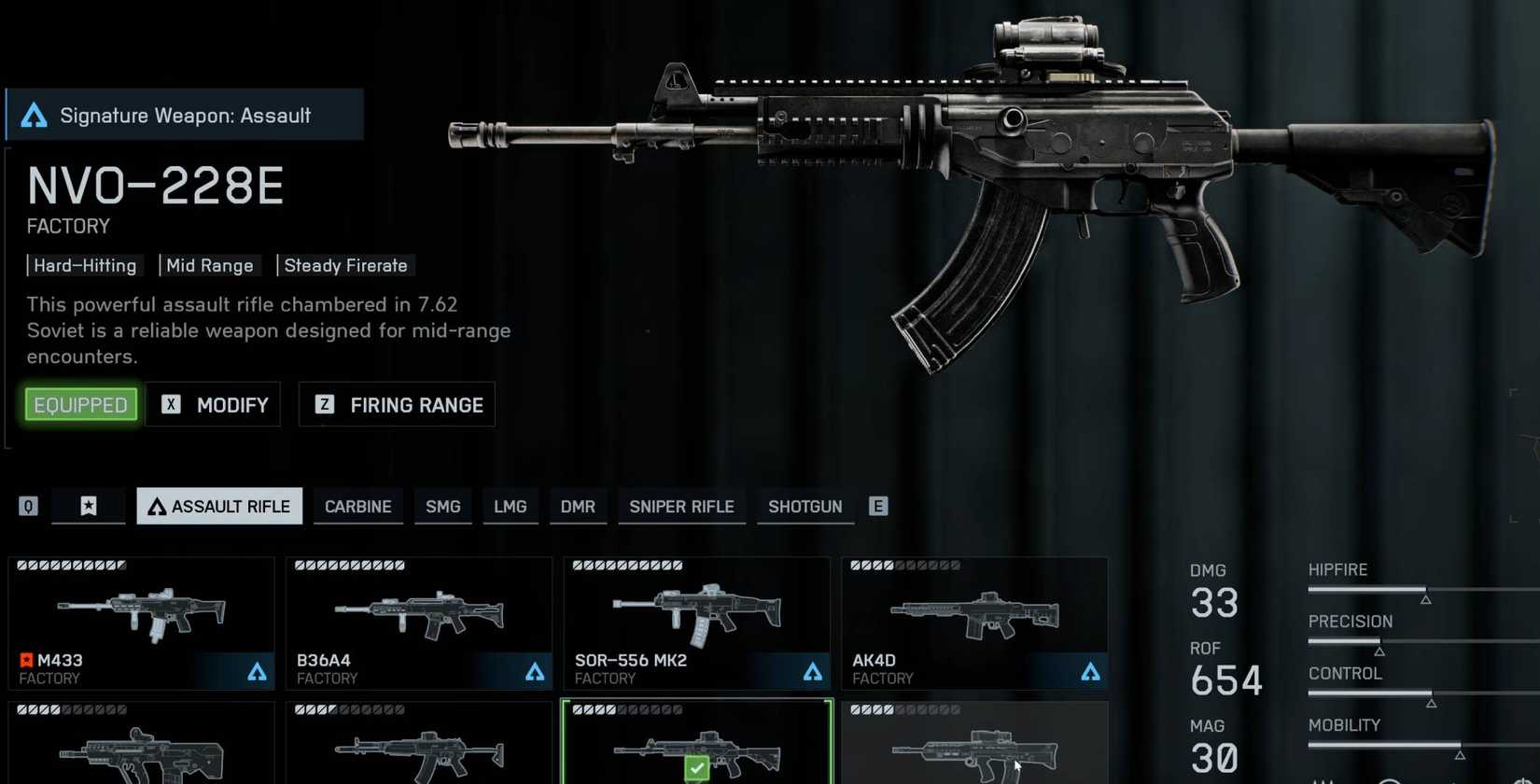Switch to the DMR category tab
The image size is (1540, 784).
pyautogui.click(x=578, y=507)
